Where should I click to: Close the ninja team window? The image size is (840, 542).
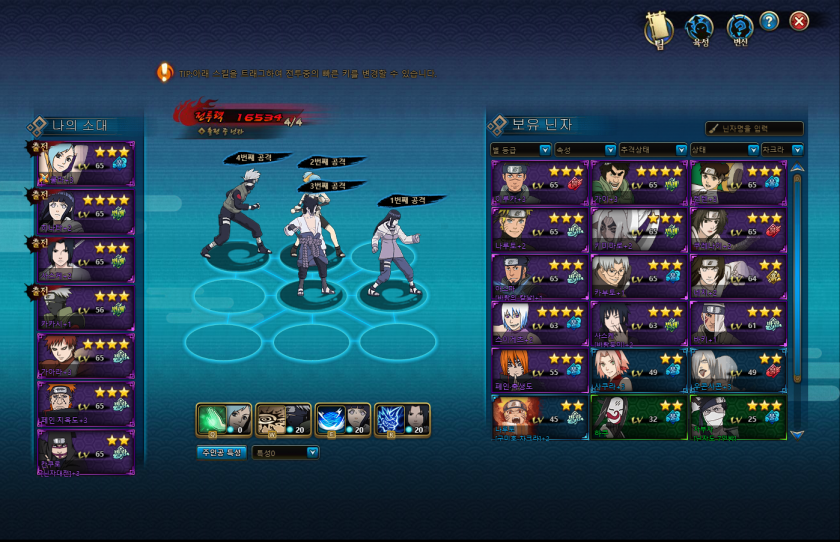pyautogui.click(x=799, y=21)
